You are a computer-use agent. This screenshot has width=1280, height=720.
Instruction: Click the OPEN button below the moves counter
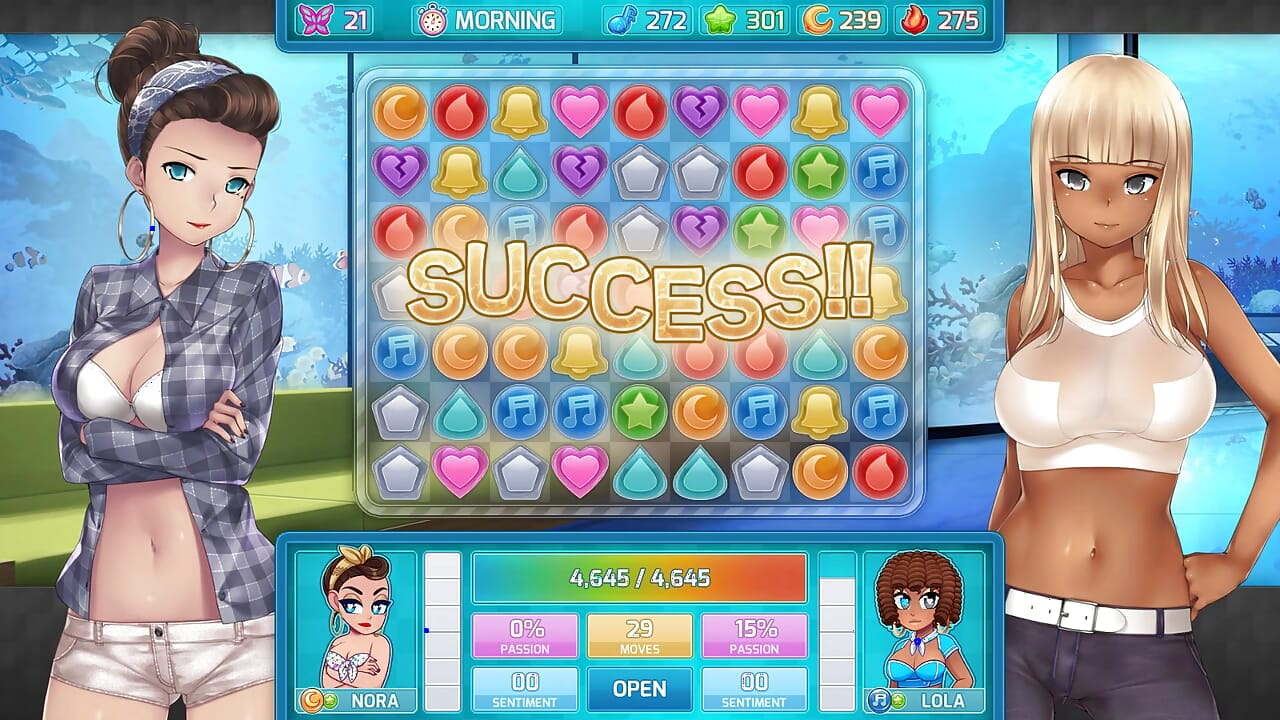639,689
